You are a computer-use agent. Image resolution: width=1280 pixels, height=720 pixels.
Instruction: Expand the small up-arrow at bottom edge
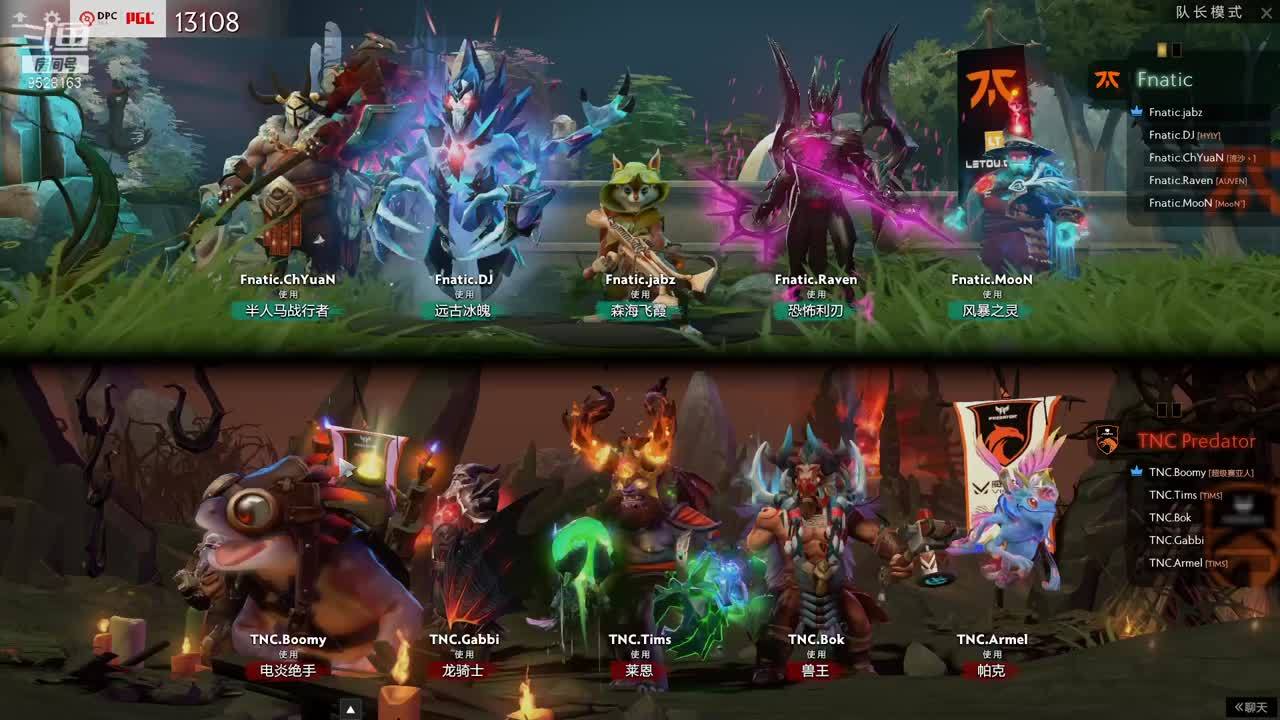click(x=350, y=710)
